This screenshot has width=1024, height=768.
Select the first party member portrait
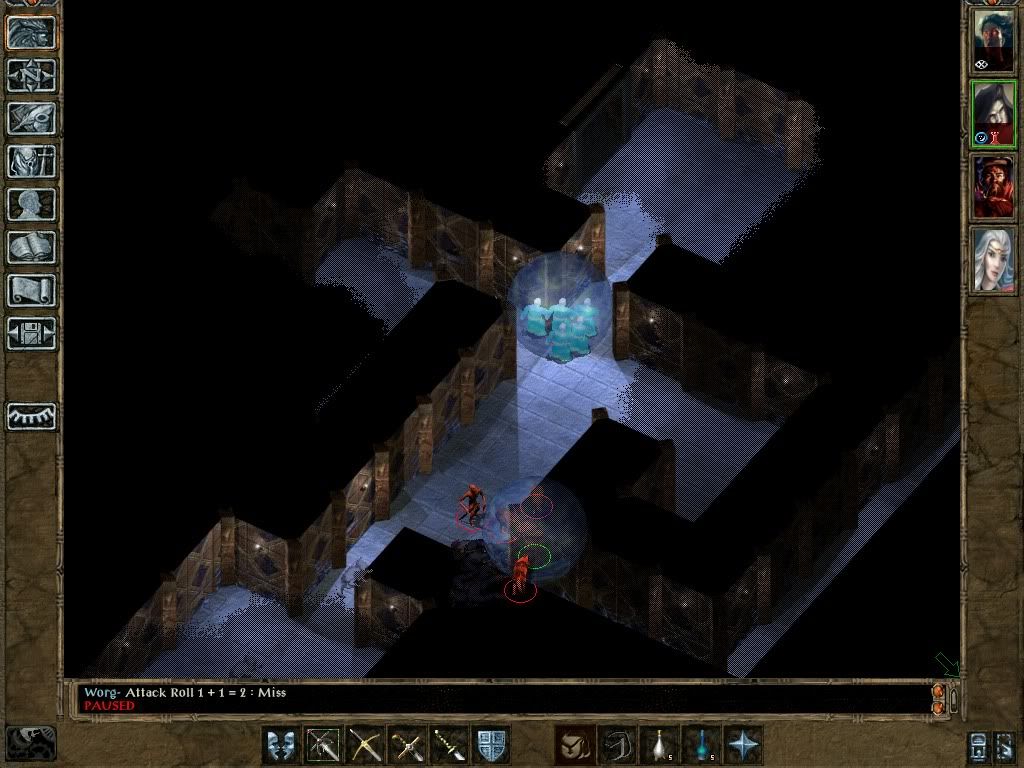click(x=993, y=40)
